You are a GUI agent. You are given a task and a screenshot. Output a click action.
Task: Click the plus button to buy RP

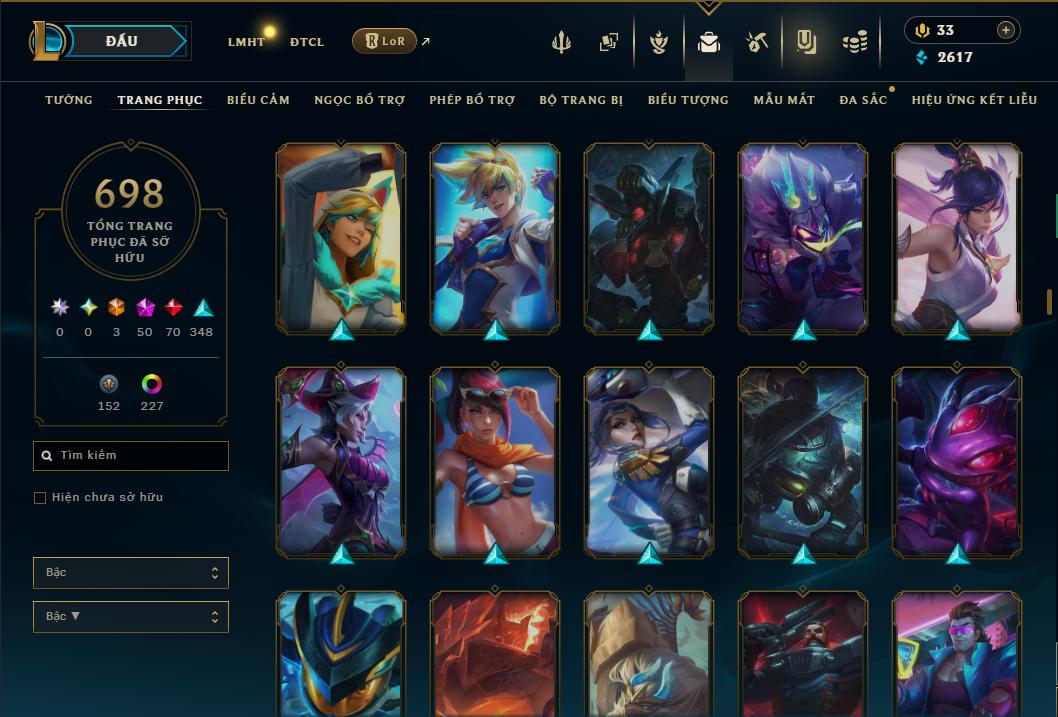1005,30
